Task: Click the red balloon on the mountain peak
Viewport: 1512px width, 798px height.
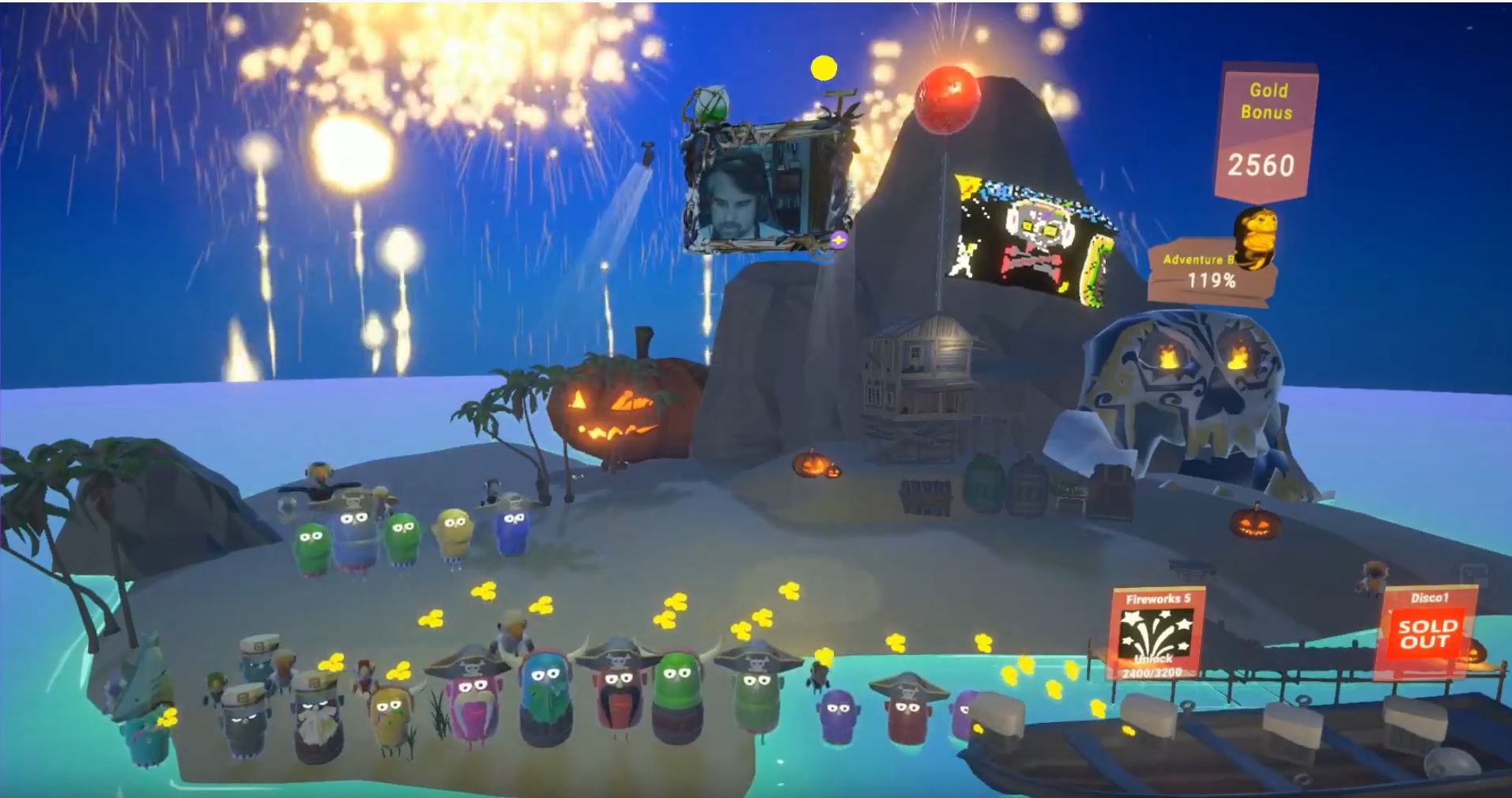Action: pyautogui.click(x=947, y=99)
